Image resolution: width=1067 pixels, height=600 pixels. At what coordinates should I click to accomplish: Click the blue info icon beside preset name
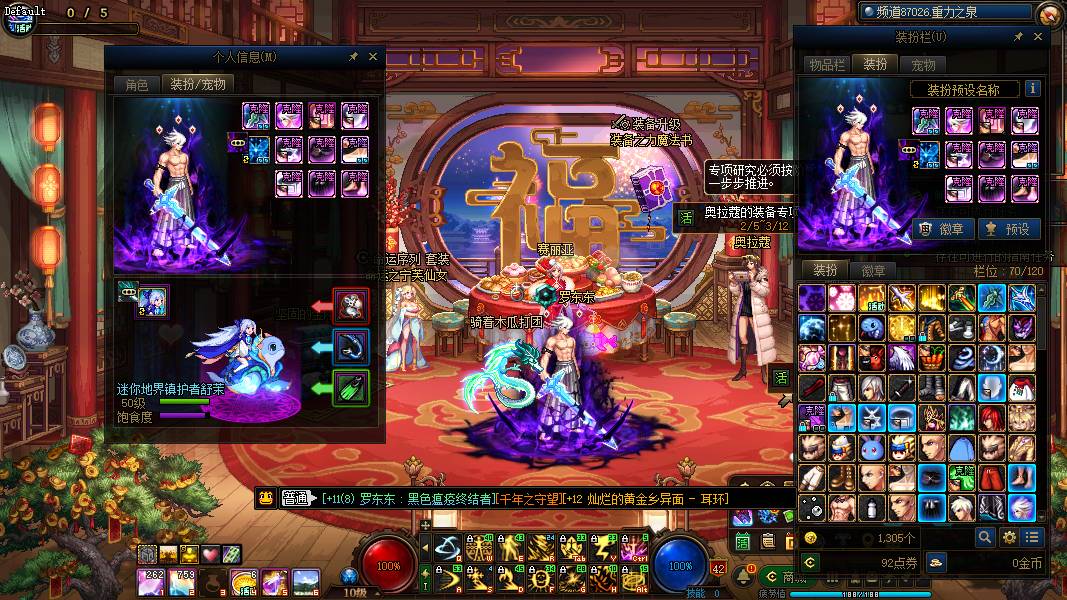click(x=1032, y=89)
